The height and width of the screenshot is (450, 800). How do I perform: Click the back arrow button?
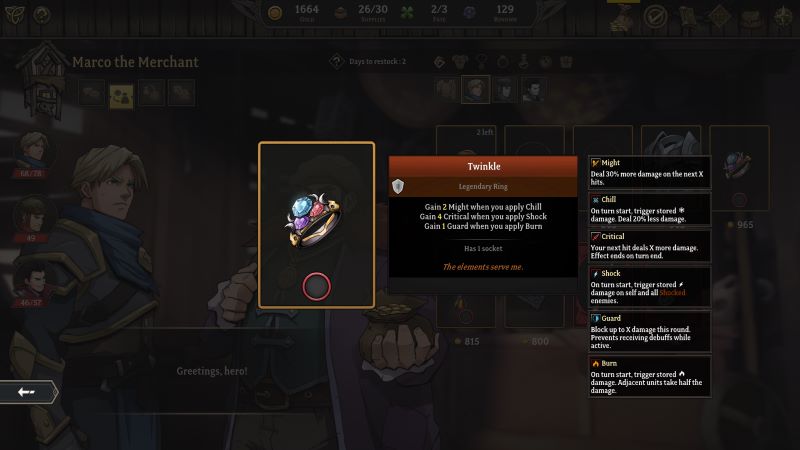27,392
